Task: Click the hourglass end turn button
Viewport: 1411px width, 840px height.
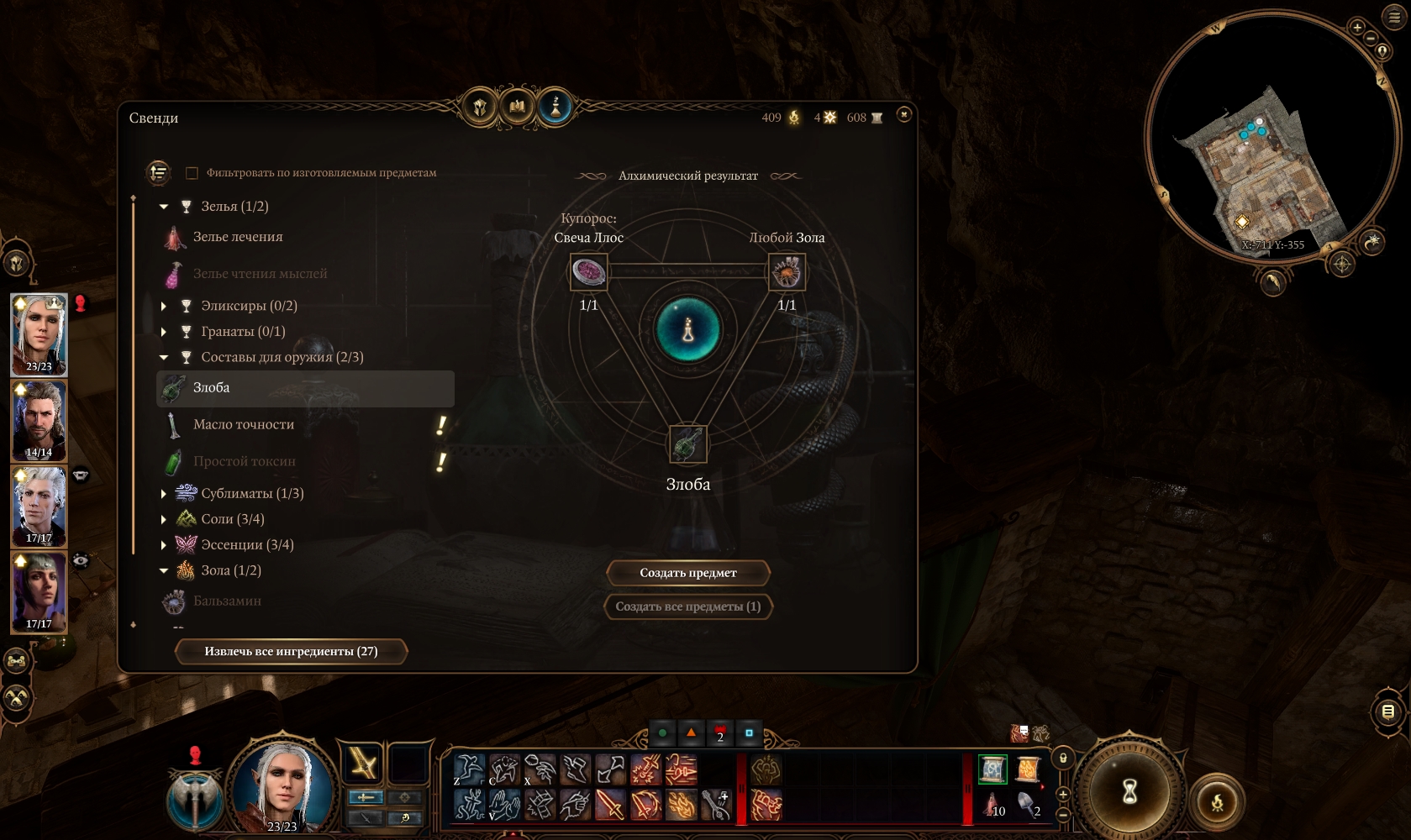Action: [1129, 790]
